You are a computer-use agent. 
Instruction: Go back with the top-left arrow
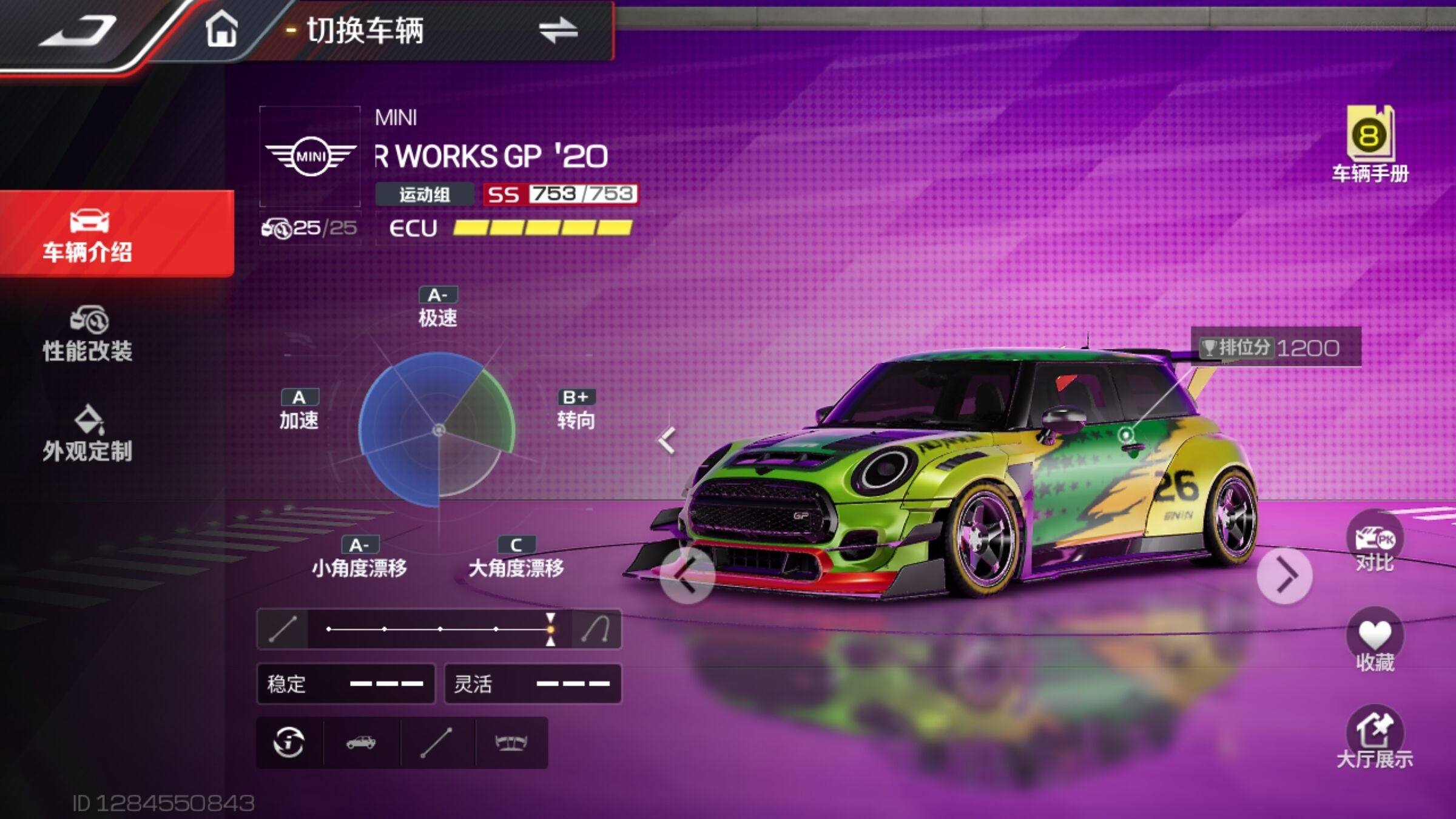click(78, 32)
